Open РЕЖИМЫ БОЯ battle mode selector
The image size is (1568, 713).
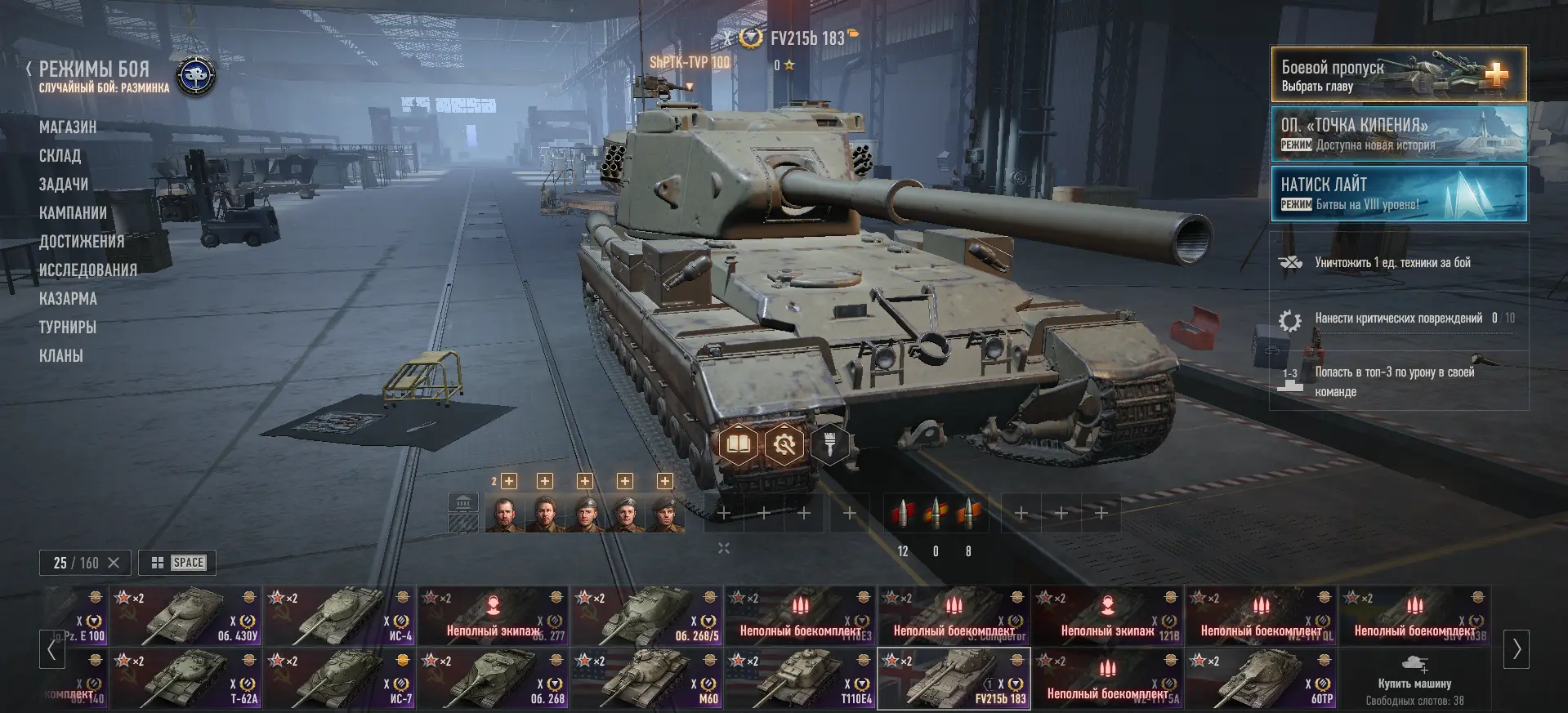click(x=95, y=69)
